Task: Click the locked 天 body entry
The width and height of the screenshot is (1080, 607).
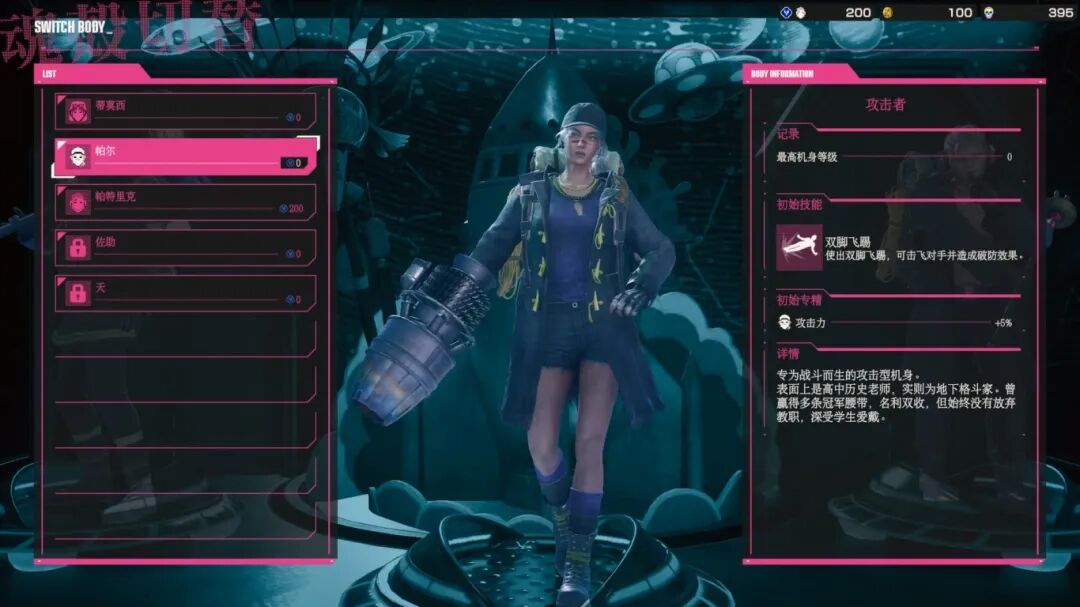Action: click(186, 293)
